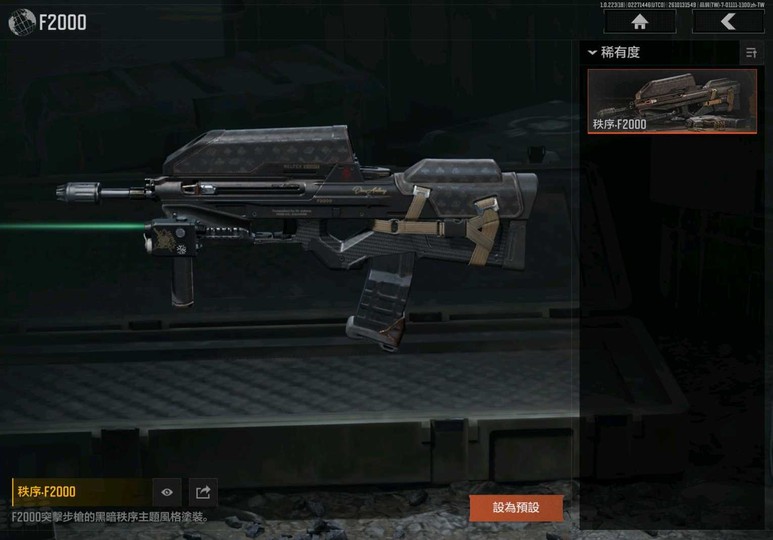Open the sort filter icon

pos(750,53)
